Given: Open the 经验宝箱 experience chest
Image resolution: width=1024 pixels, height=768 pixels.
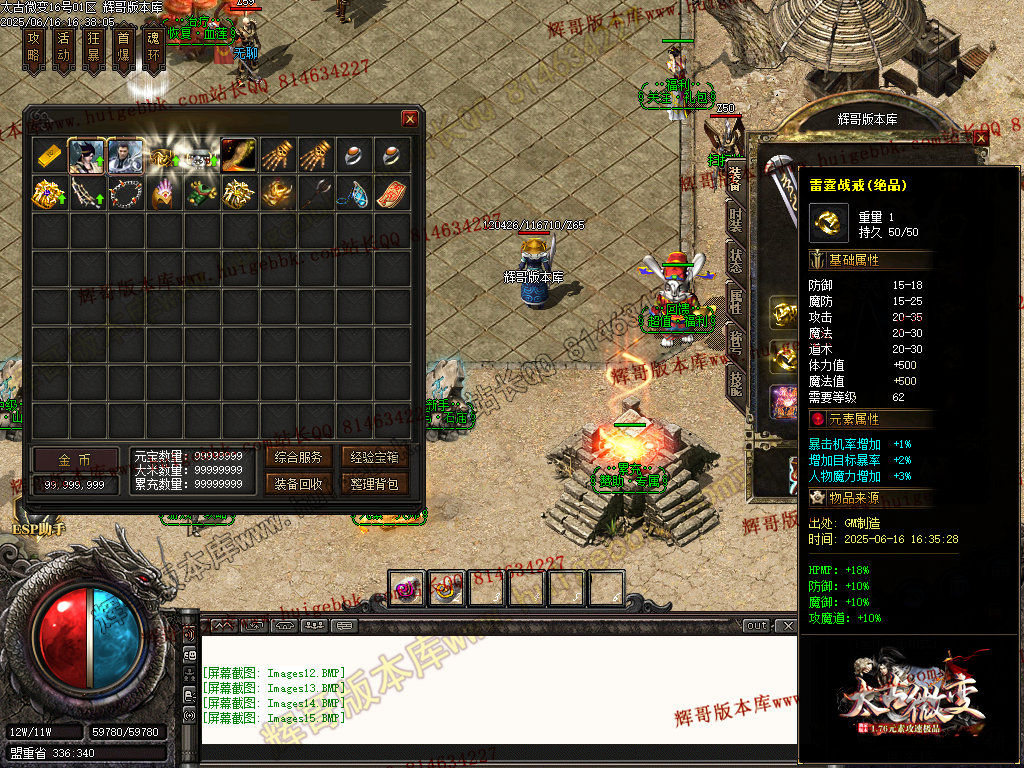Looking at the screenshot, I should click(x=375, y=457).
